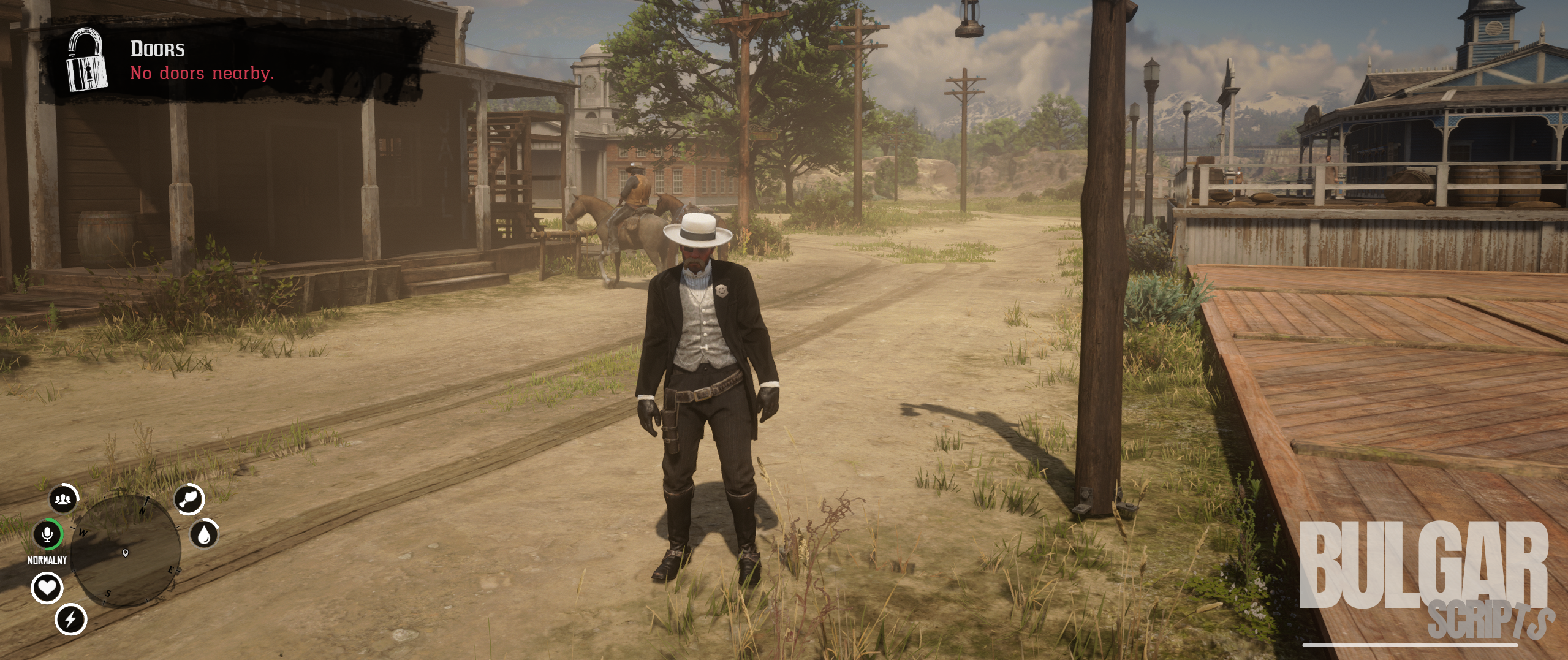Click the heart health icon
This screenshot has height=660, width=1568.
pyautogui.click(x=47, y=588)
